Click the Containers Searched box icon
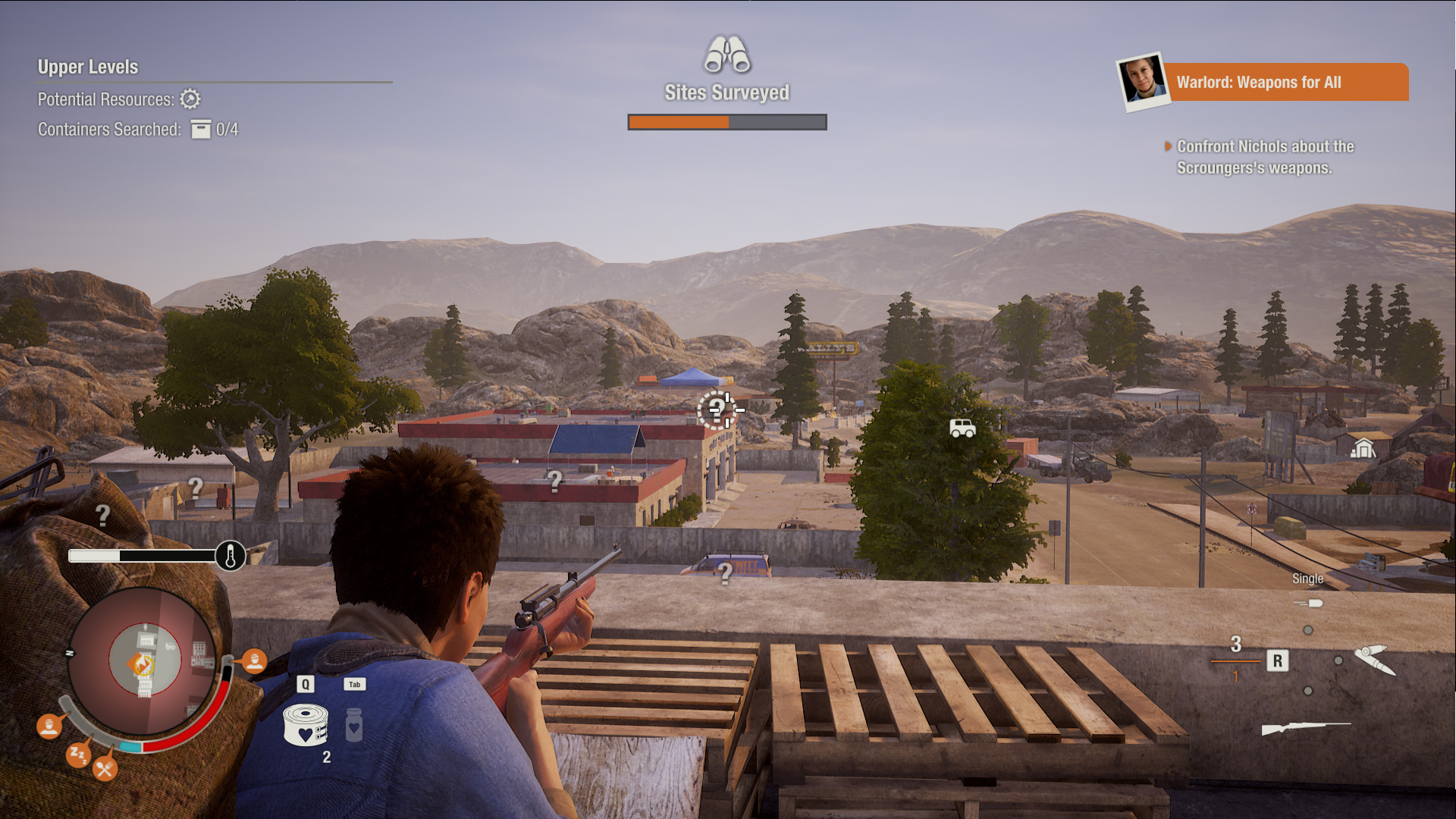Image resolution: width=1456 pixels, height=819 pixels. pos(201,130)
